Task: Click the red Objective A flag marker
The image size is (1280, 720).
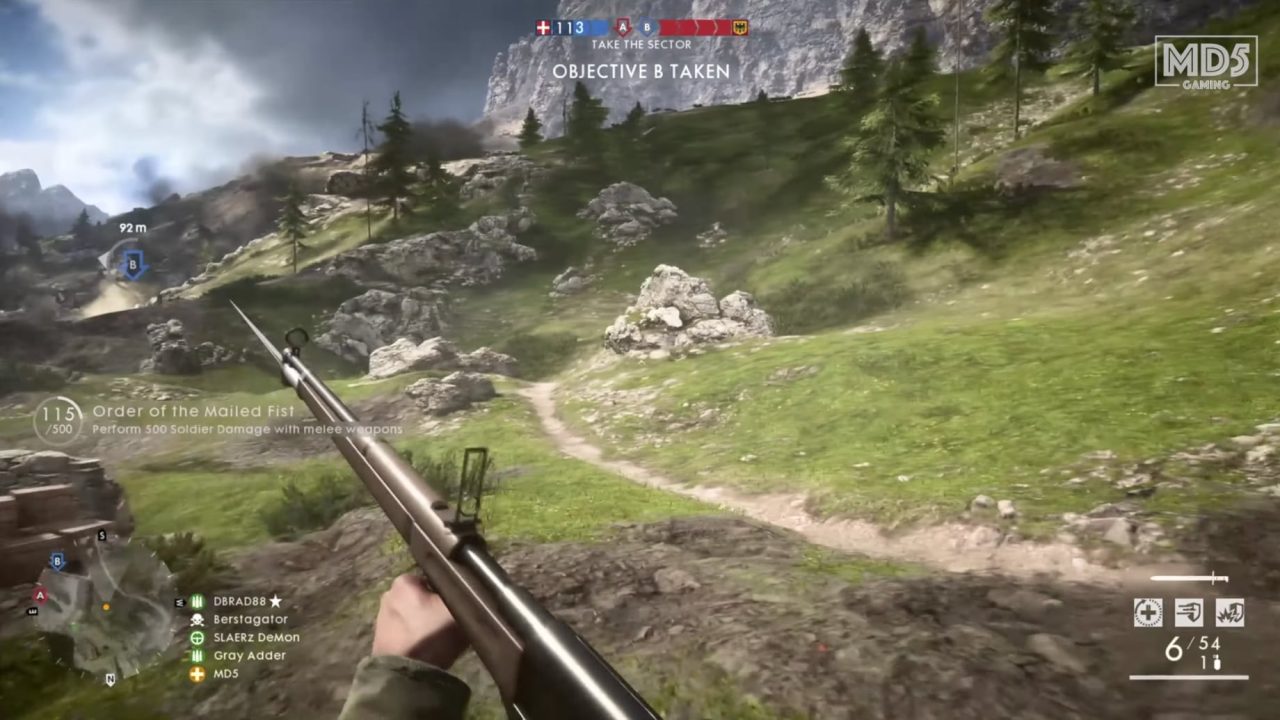Action: (x=624, y=27)
